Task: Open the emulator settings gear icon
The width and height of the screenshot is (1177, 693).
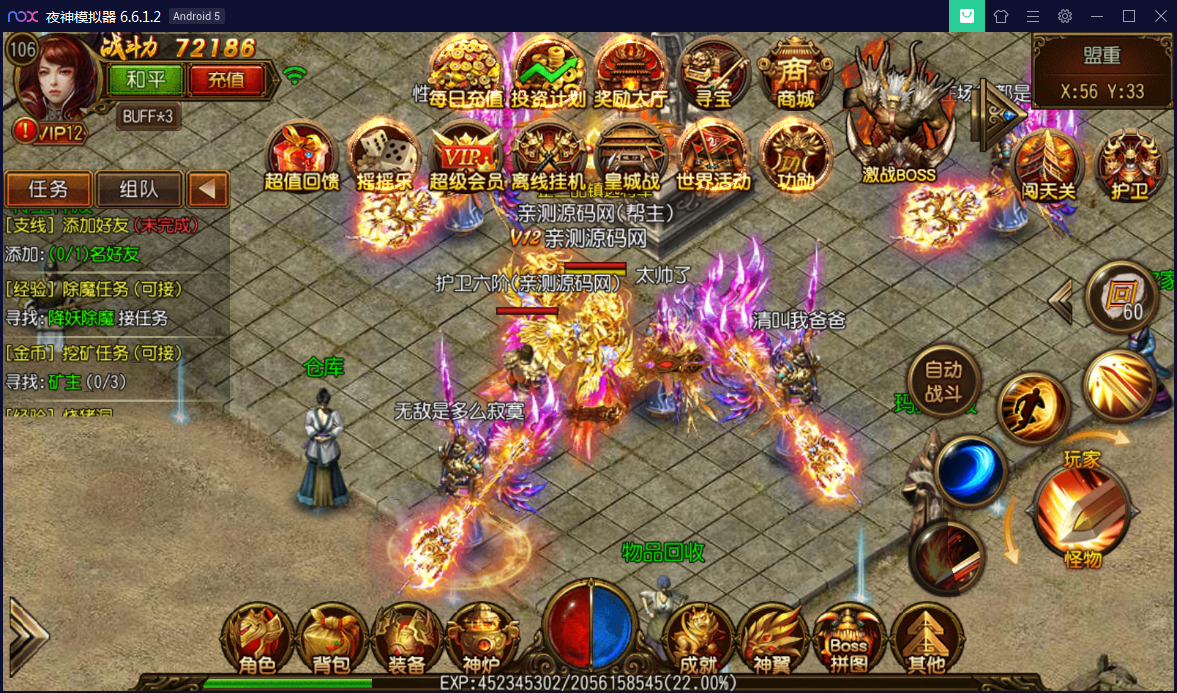Action: click(1065, 16)
